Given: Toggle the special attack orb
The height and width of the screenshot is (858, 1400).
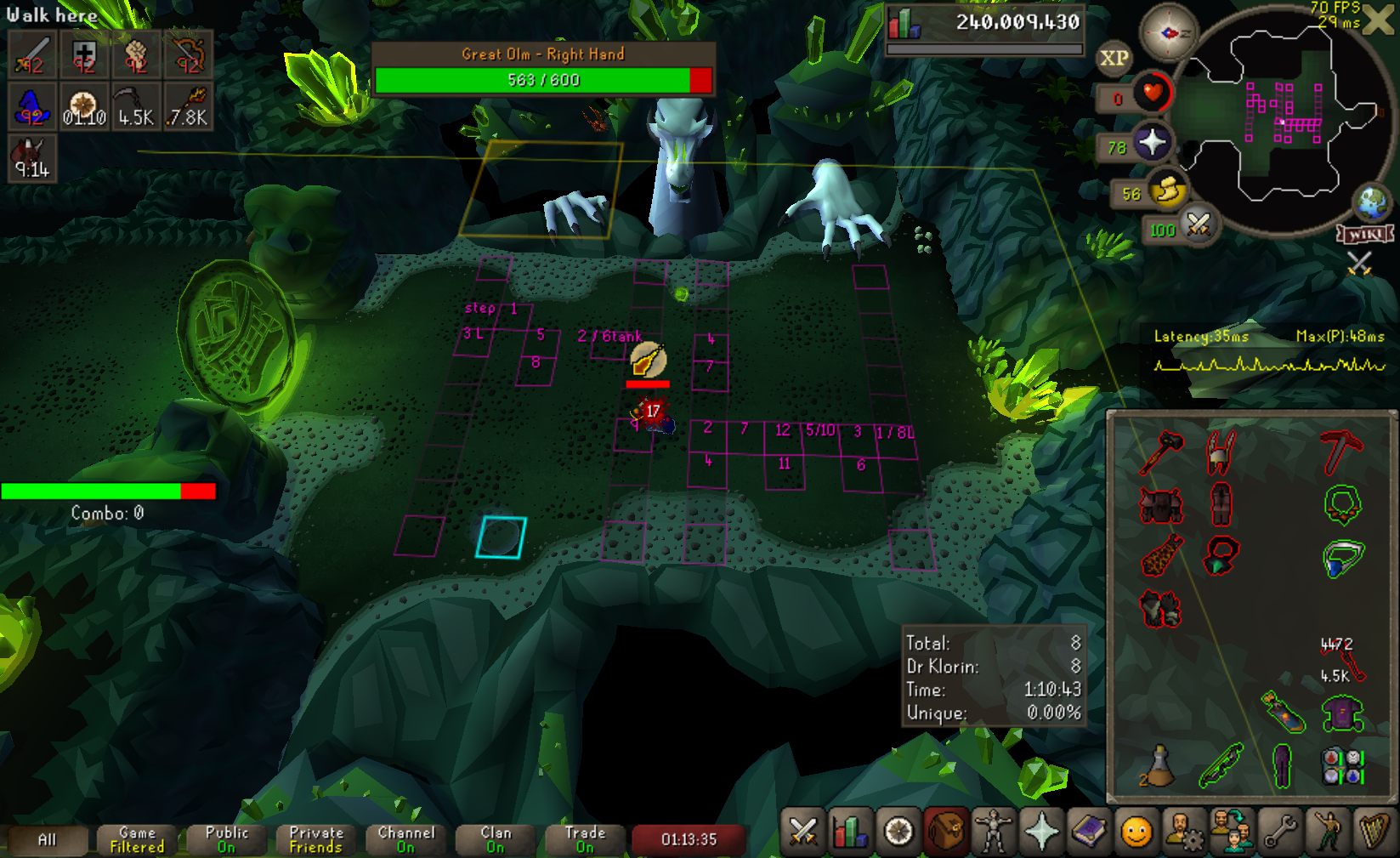Looking at the screenshot, I should (x=1199, y=225).
